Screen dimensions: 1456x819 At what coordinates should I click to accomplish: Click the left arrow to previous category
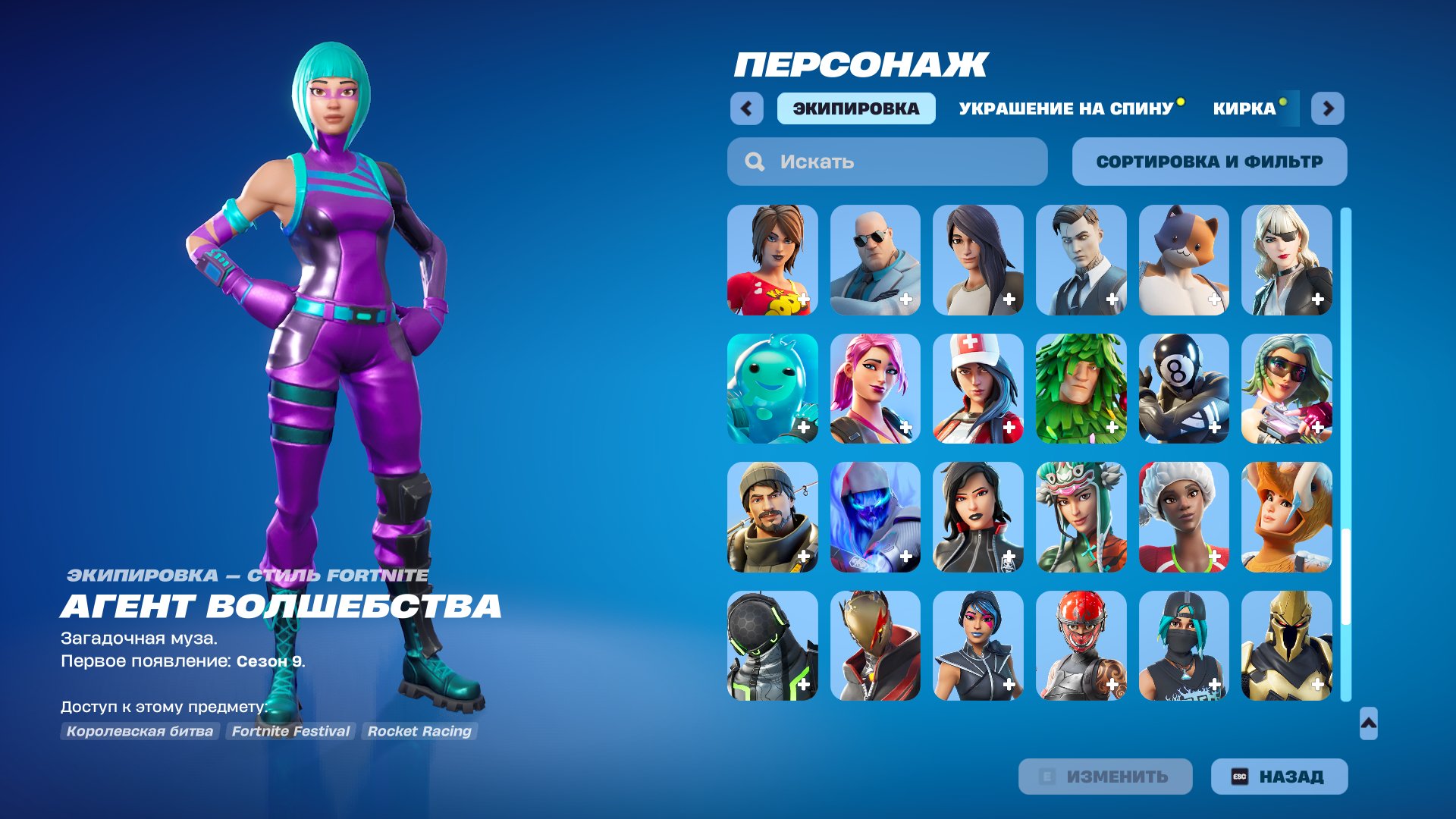[747, 108]
